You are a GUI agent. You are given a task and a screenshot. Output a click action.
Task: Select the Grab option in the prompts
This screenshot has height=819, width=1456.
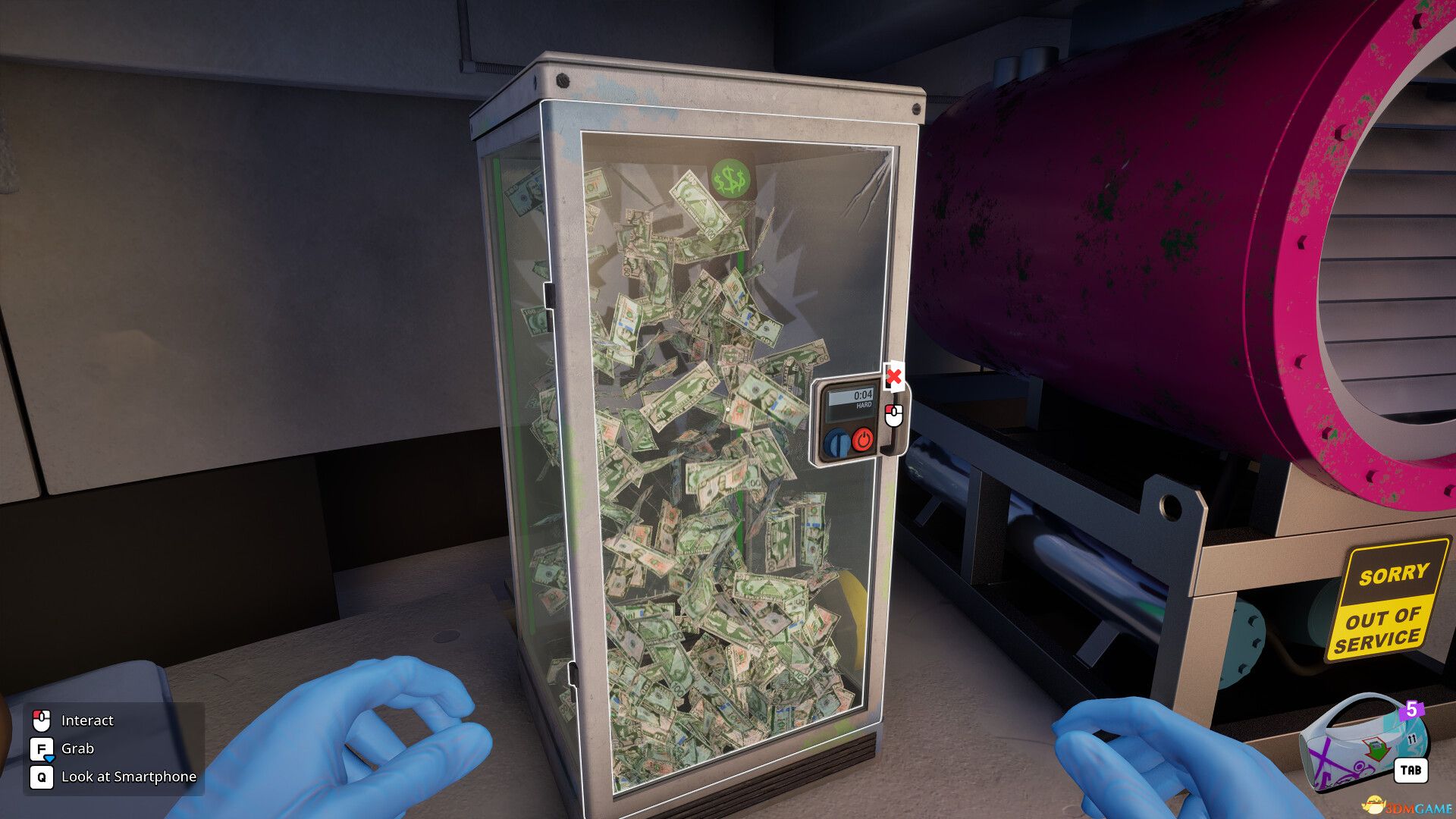[x=79, y=748]
